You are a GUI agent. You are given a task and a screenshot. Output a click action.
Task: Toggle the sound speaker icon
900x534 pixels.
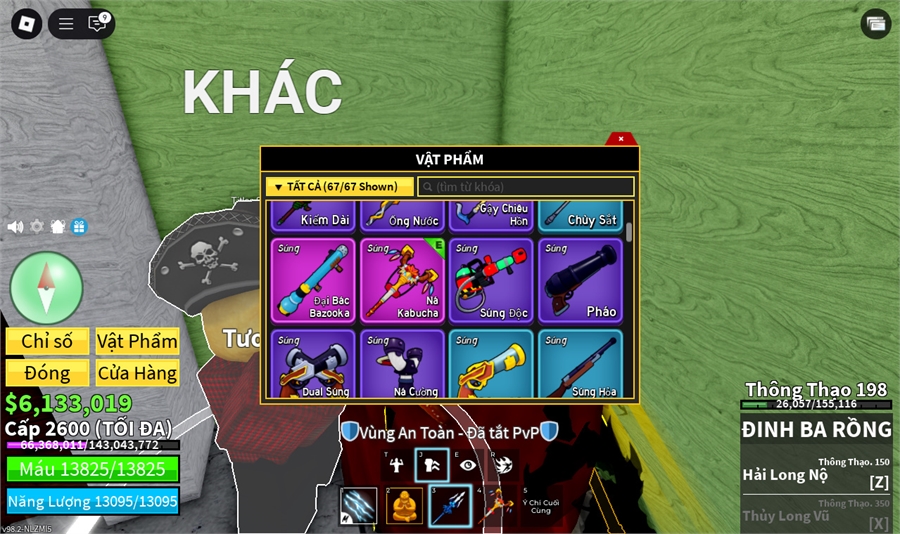15,227
